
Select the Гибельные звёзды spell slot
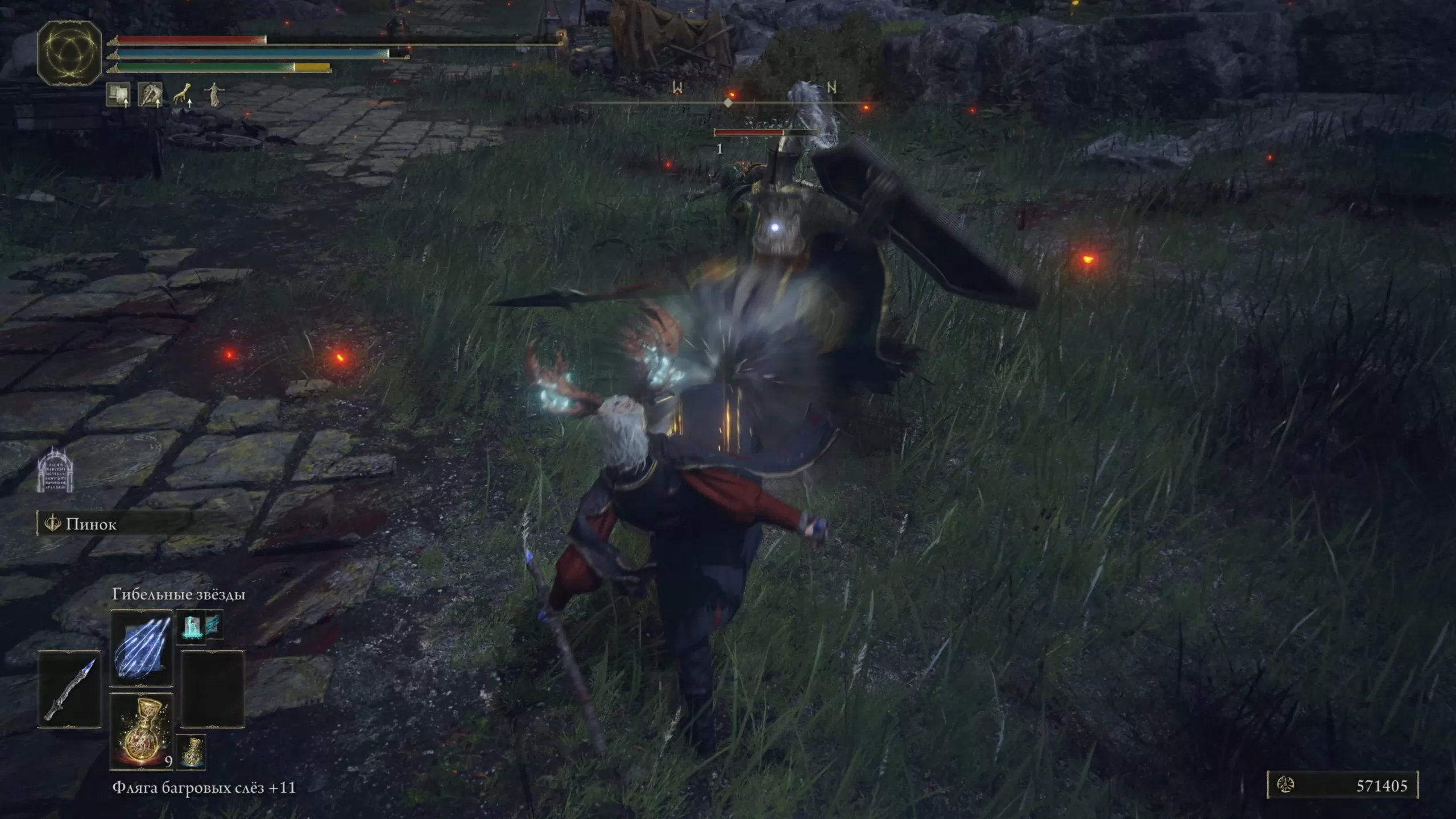coord(142,648)
